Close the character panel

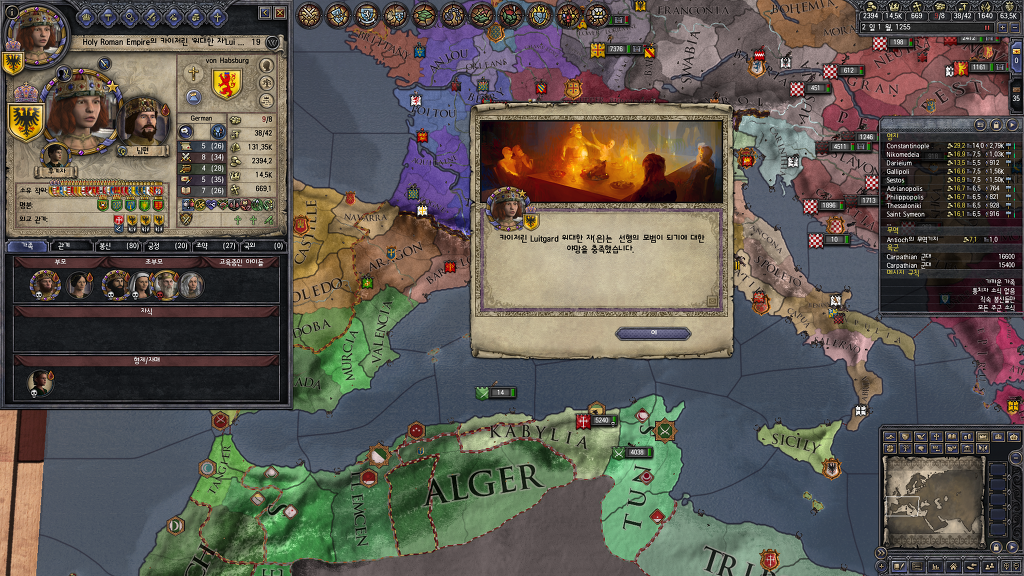tap(280, 13)
